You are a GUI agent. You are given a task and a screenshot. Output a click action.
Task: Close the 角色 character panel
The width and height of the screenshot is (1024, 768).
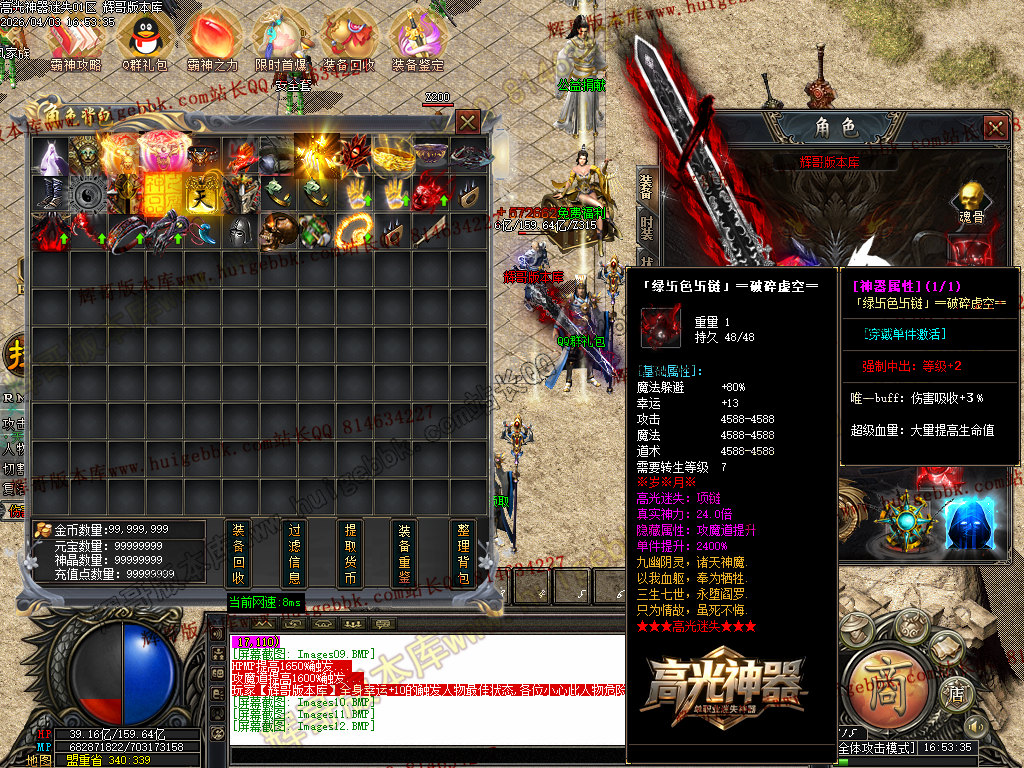pyautogui.click(x=995, y=128)
